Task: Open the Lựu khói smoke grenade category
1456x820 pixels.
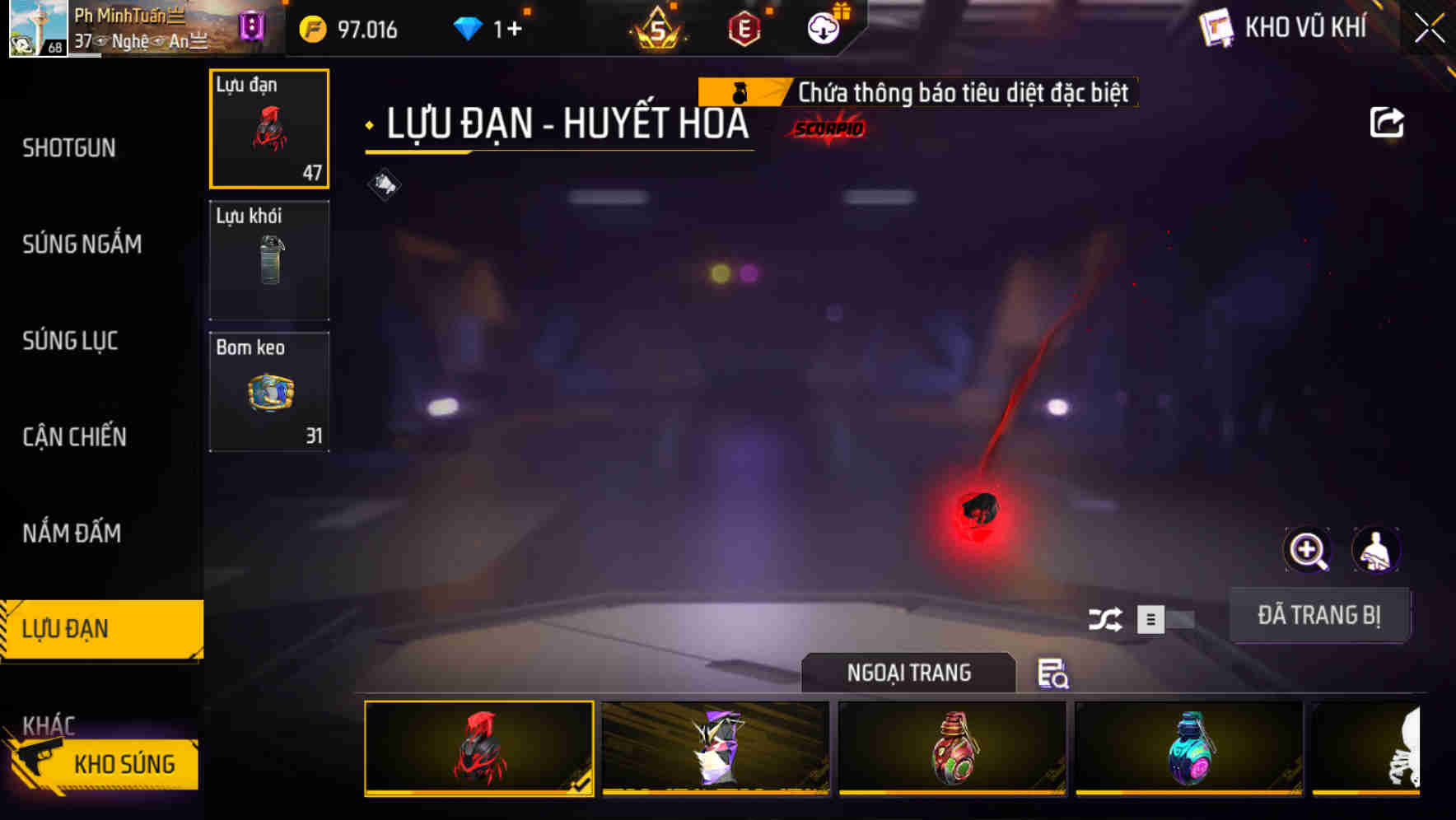Action: pos(268,259)
